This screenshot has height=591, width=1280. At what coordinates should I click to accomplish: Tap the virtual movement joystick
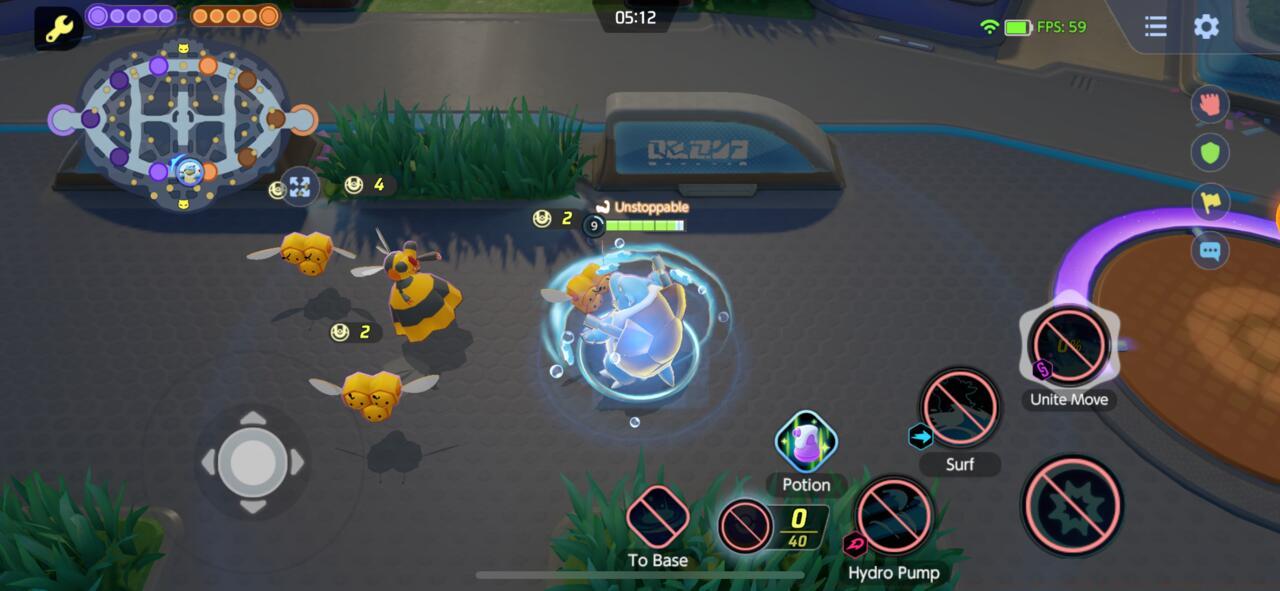[x=253, y=462]
